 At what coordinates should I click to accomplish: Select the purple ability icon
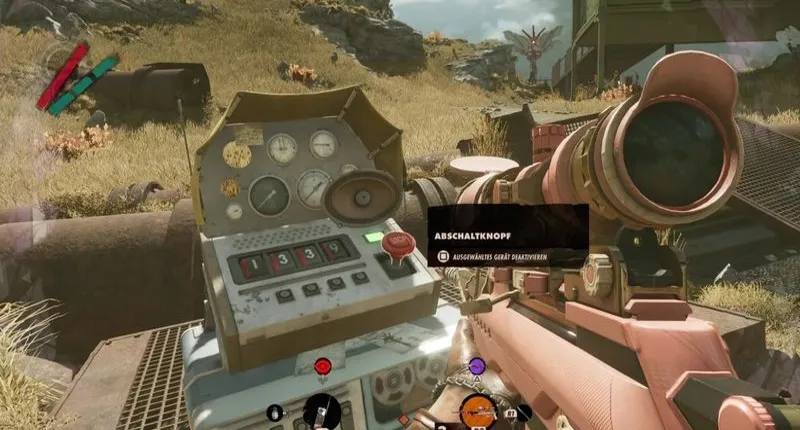(x=477, y=366)
